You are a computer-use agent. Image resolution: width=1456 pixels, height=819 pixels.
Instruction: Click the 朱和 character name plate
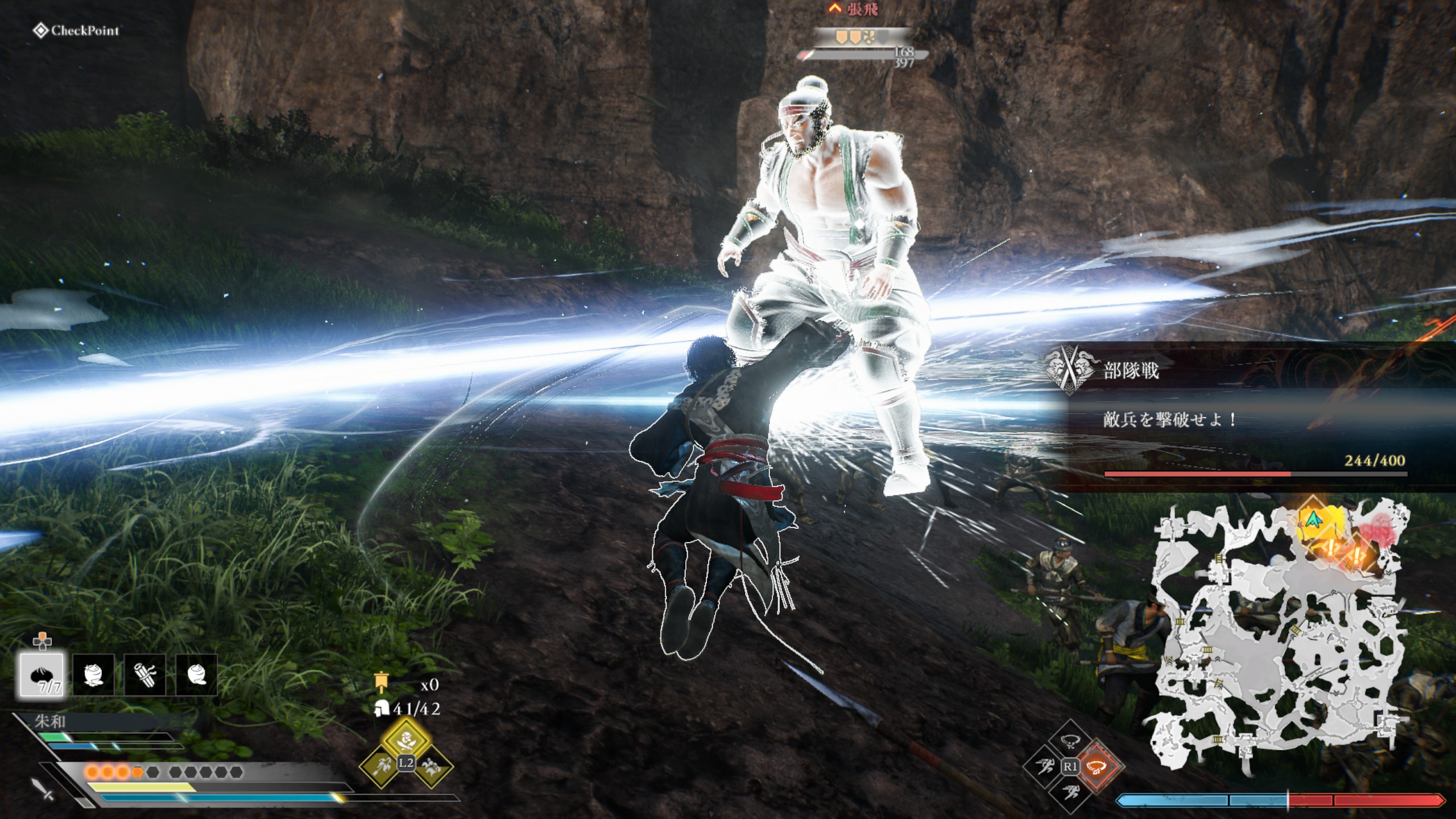(51, 722)
